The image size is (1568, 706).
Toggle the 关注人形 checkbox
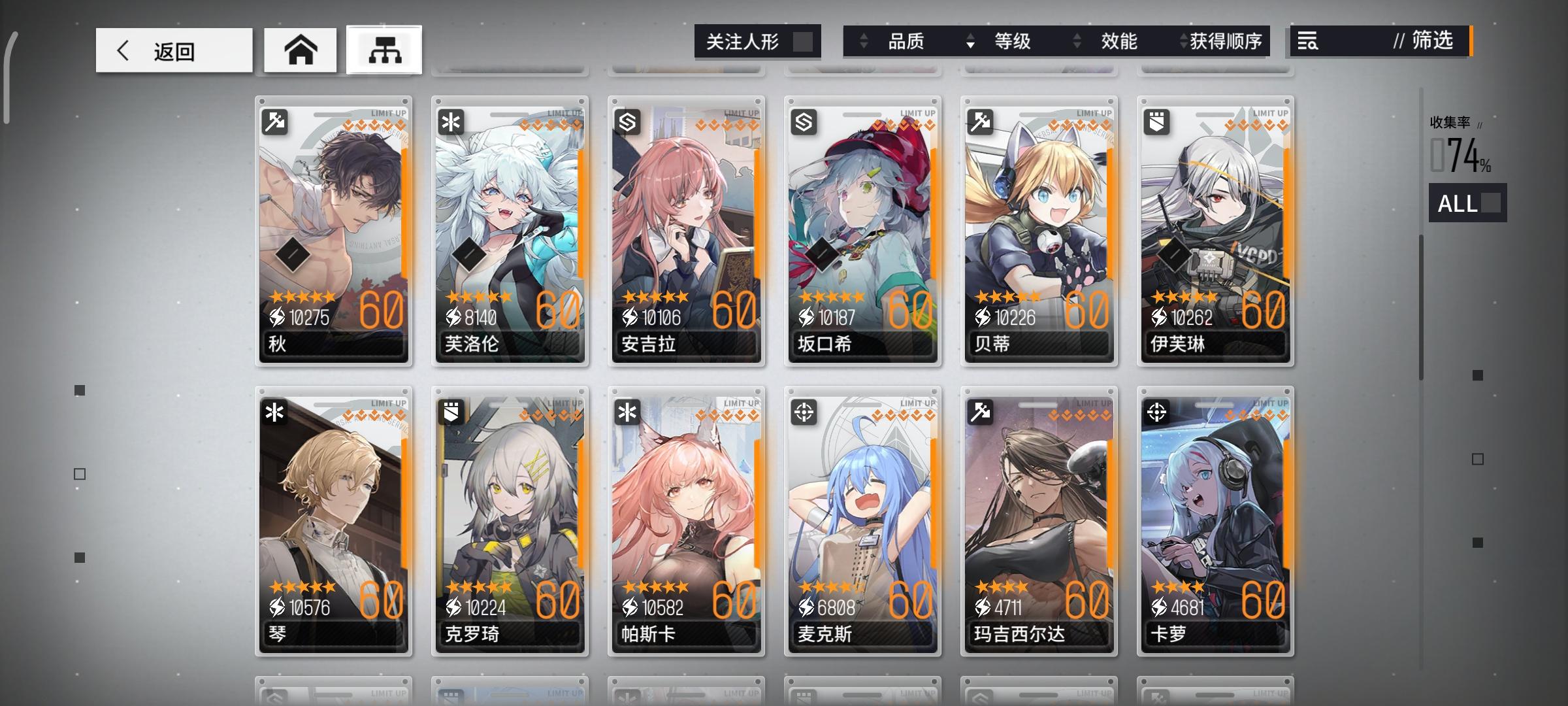pos(805,41)
